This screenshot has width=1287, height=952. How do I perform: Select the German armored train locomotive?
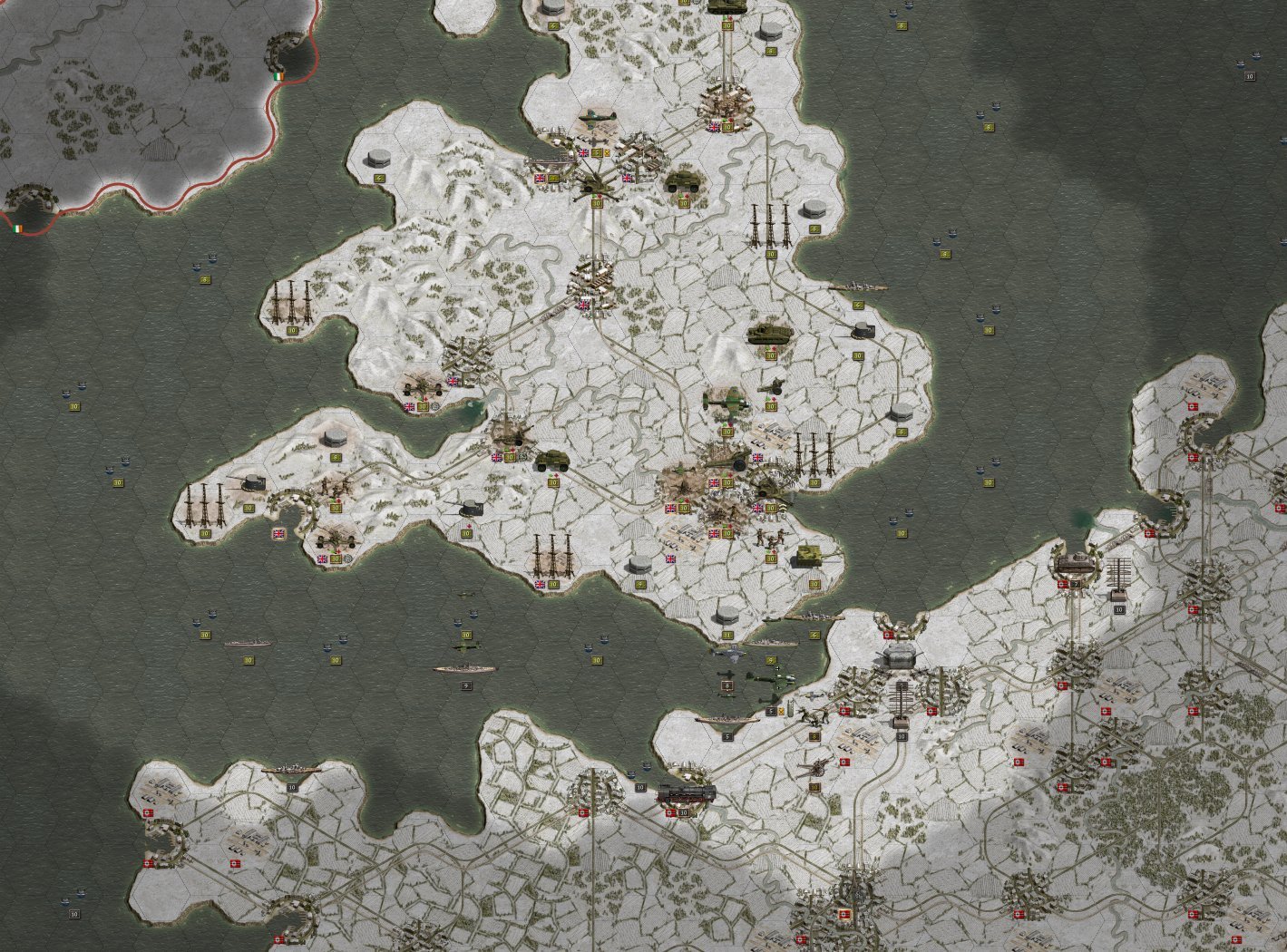pos(687,793)
